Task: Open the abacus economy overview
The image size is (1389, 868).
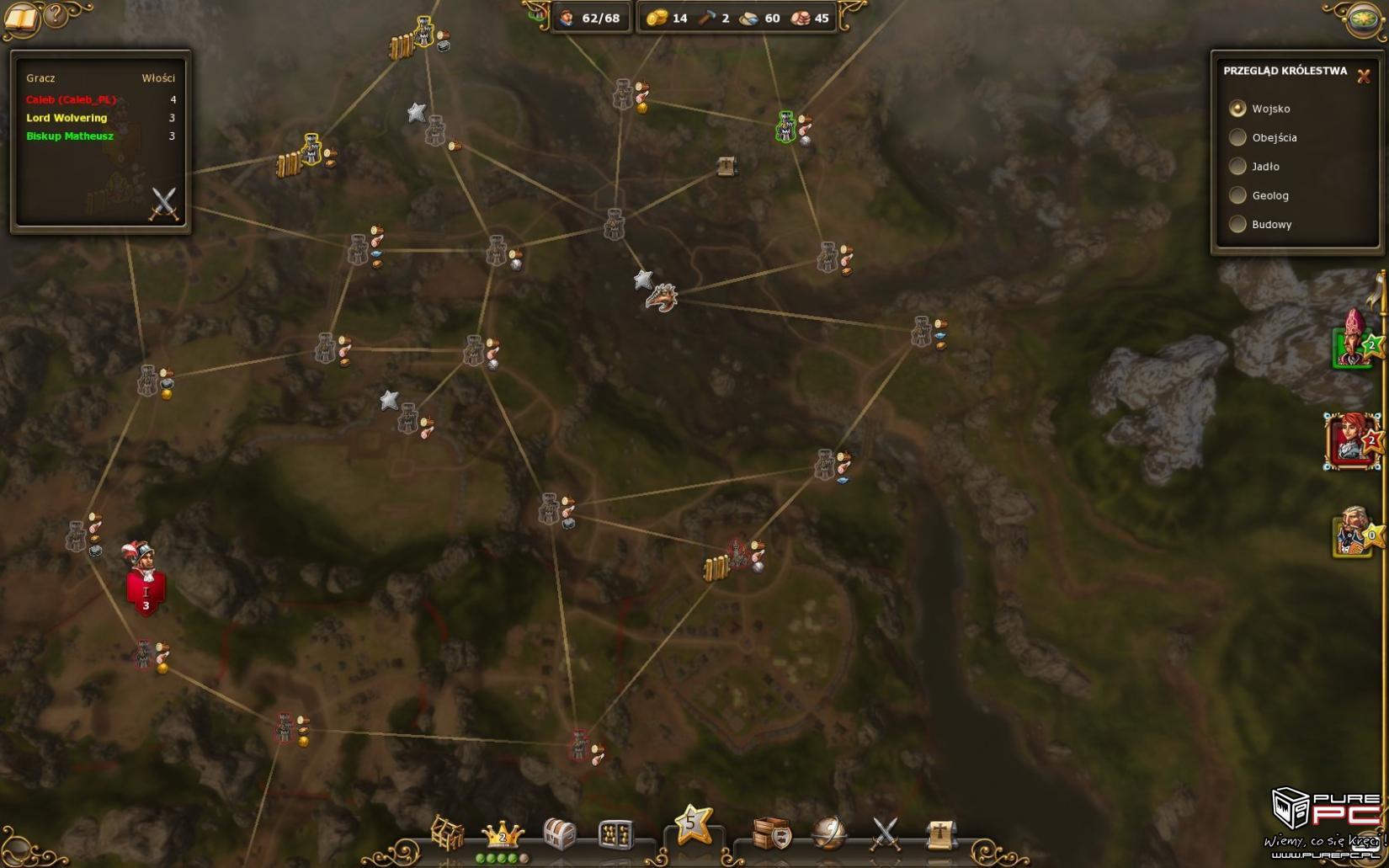Action: coord(615,835)
